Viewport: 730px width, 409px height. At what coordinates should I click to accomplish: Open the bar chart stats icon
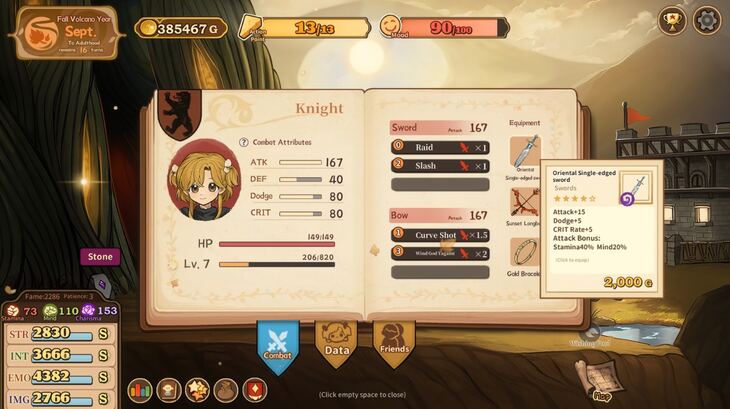(x=140, y=390)
